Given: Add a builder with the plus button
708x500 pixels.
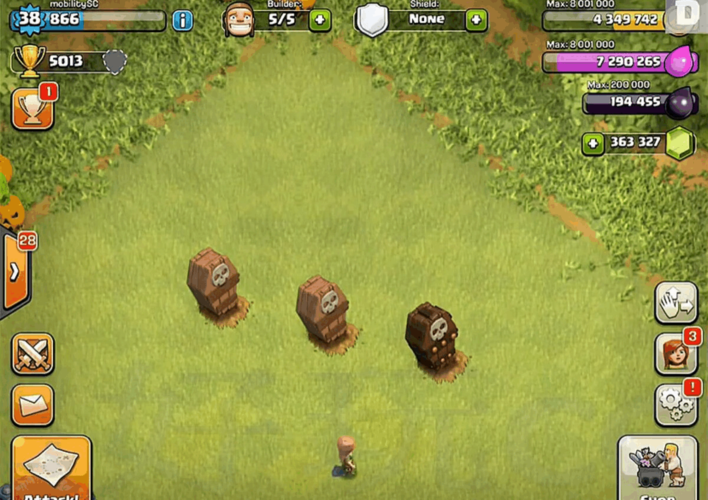Looking at the screenshot, I should coord(320,20).
